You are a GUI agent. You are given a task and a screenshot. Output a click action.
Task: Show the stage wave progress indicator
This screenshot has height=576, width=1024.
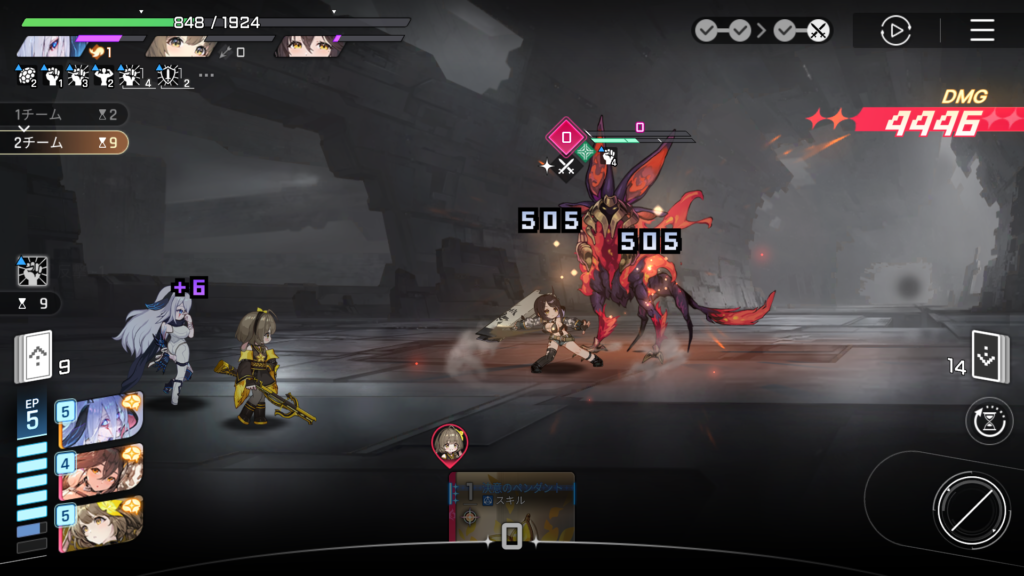click(762, 30)
